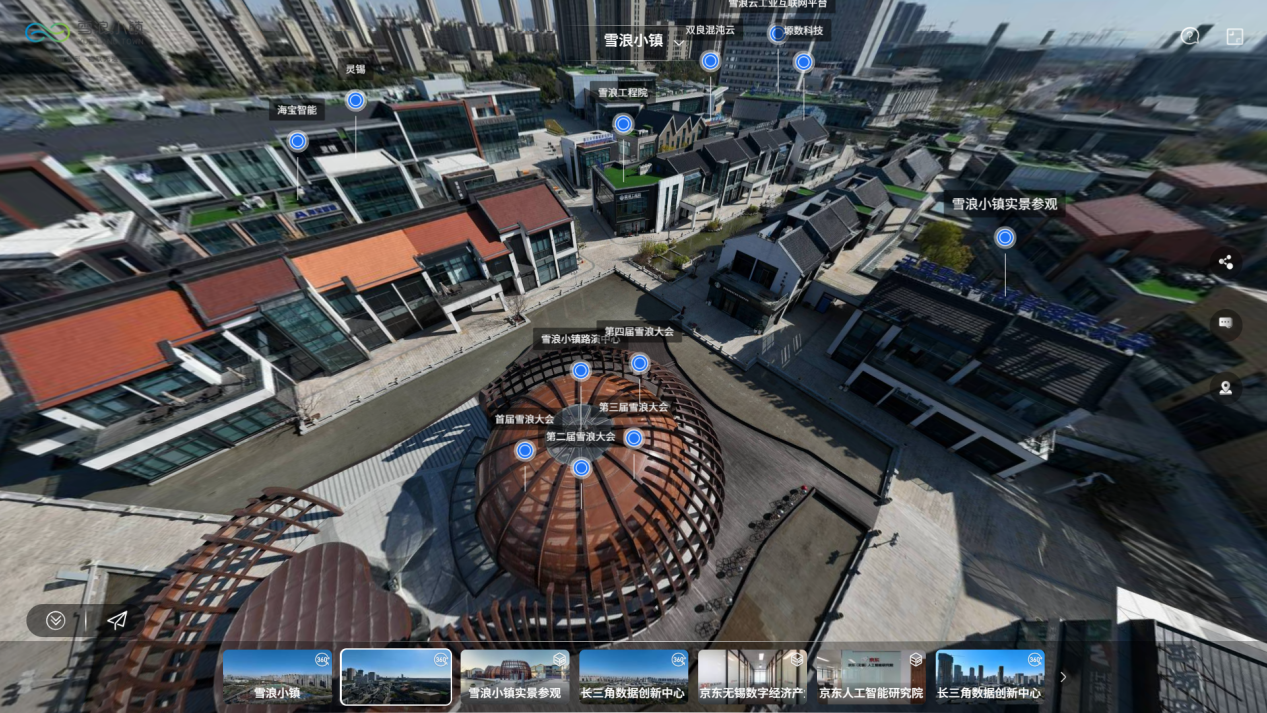Switch to the 京东人工智能研究院 scene thumbnail
Image resolution: width=1267 pixels, height=713 pixels.
pos(871,677)
